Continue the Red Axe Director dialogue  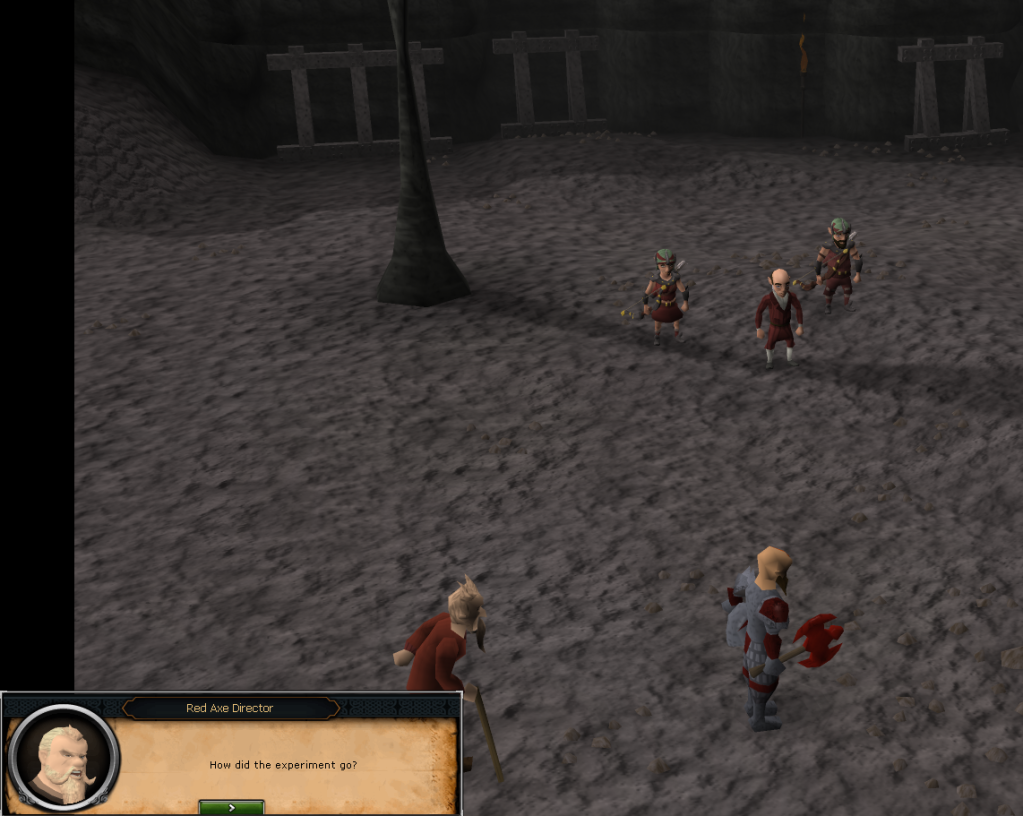pos(231,806)
